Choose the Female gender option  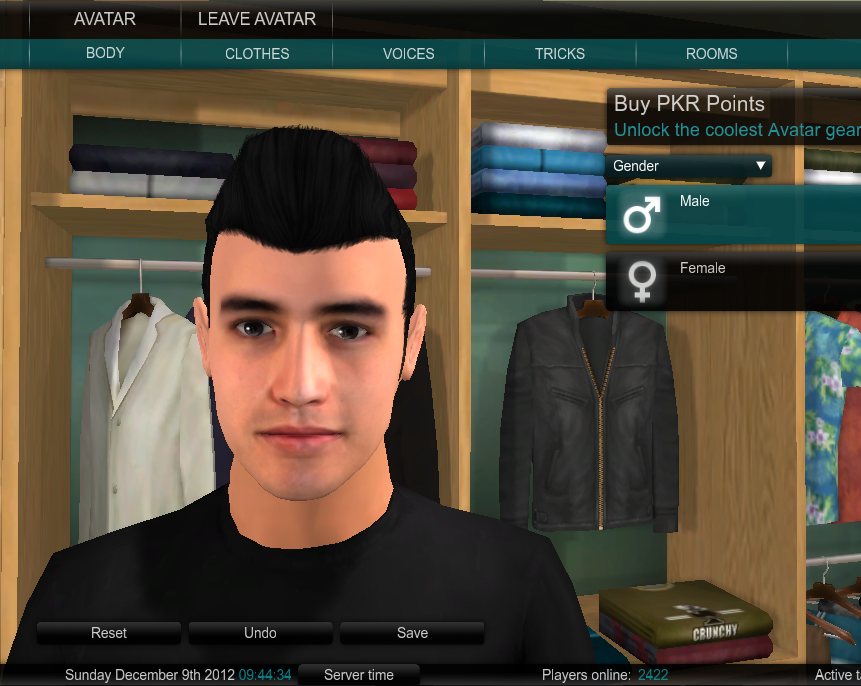pos(732,281)
